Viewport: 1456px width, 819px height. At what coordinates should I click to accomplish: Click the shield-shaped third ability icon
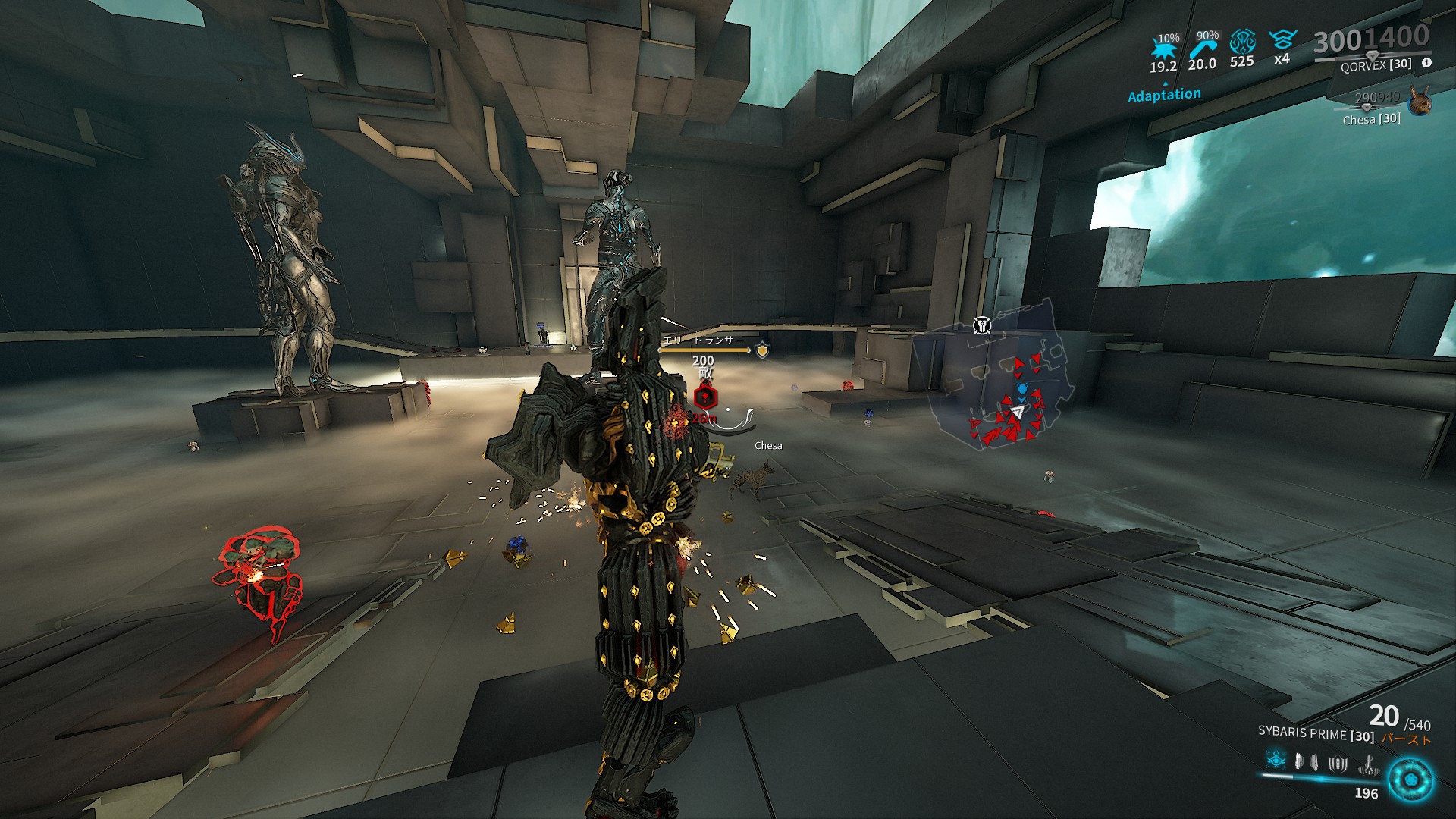1337,764
